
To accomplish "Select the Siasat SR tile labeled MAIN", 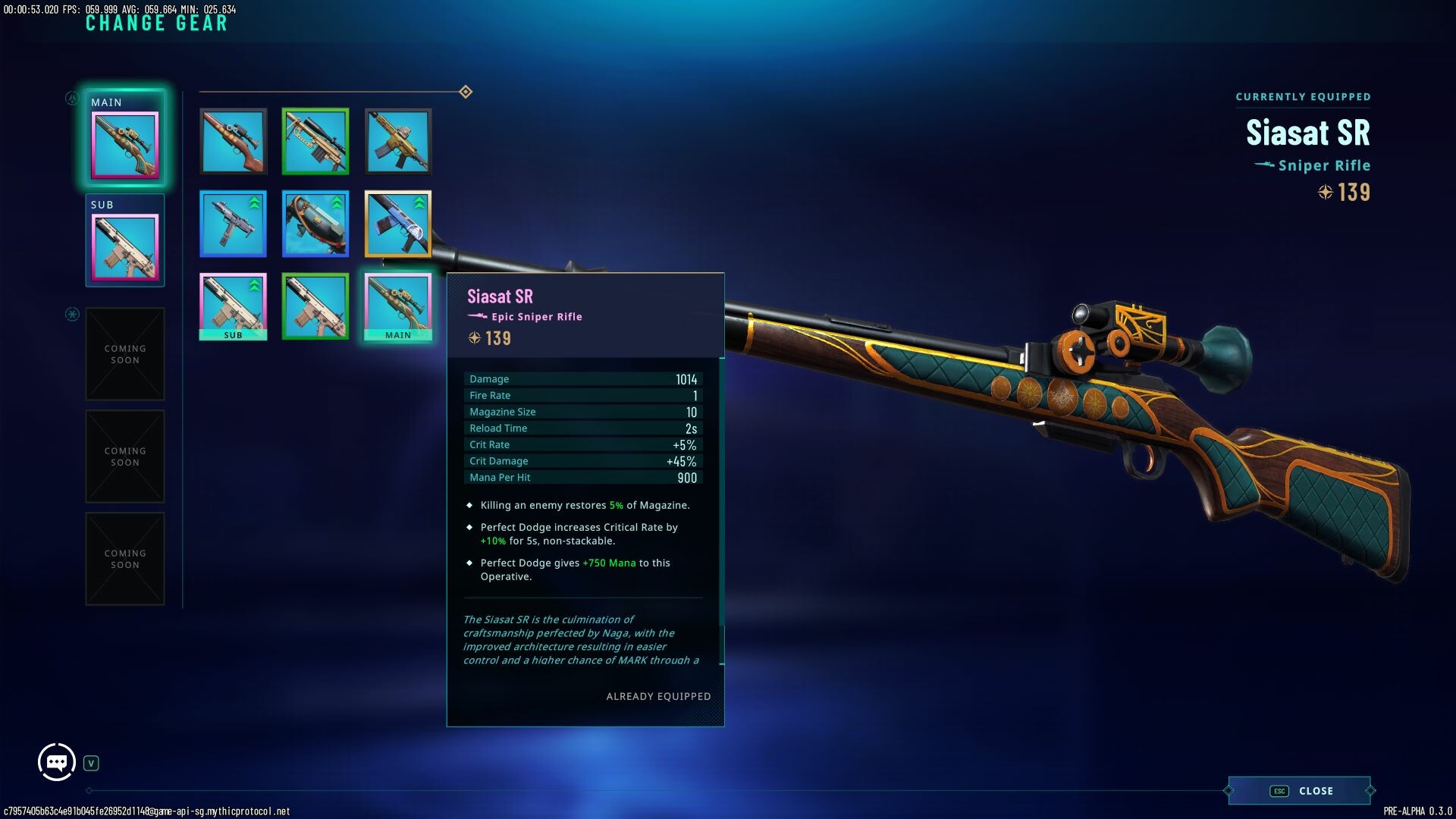I will click(398, 306).
